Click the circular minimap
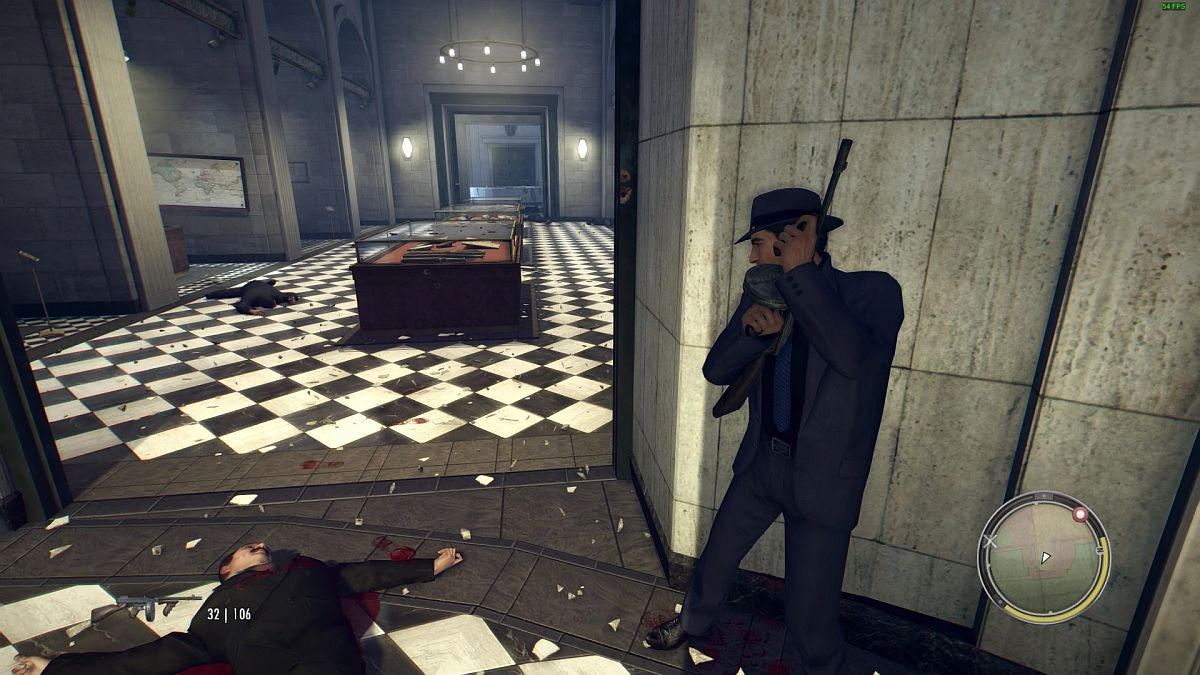This screenshot has height=675, width=1200. pyautogui.click(x=1043, y=558)
